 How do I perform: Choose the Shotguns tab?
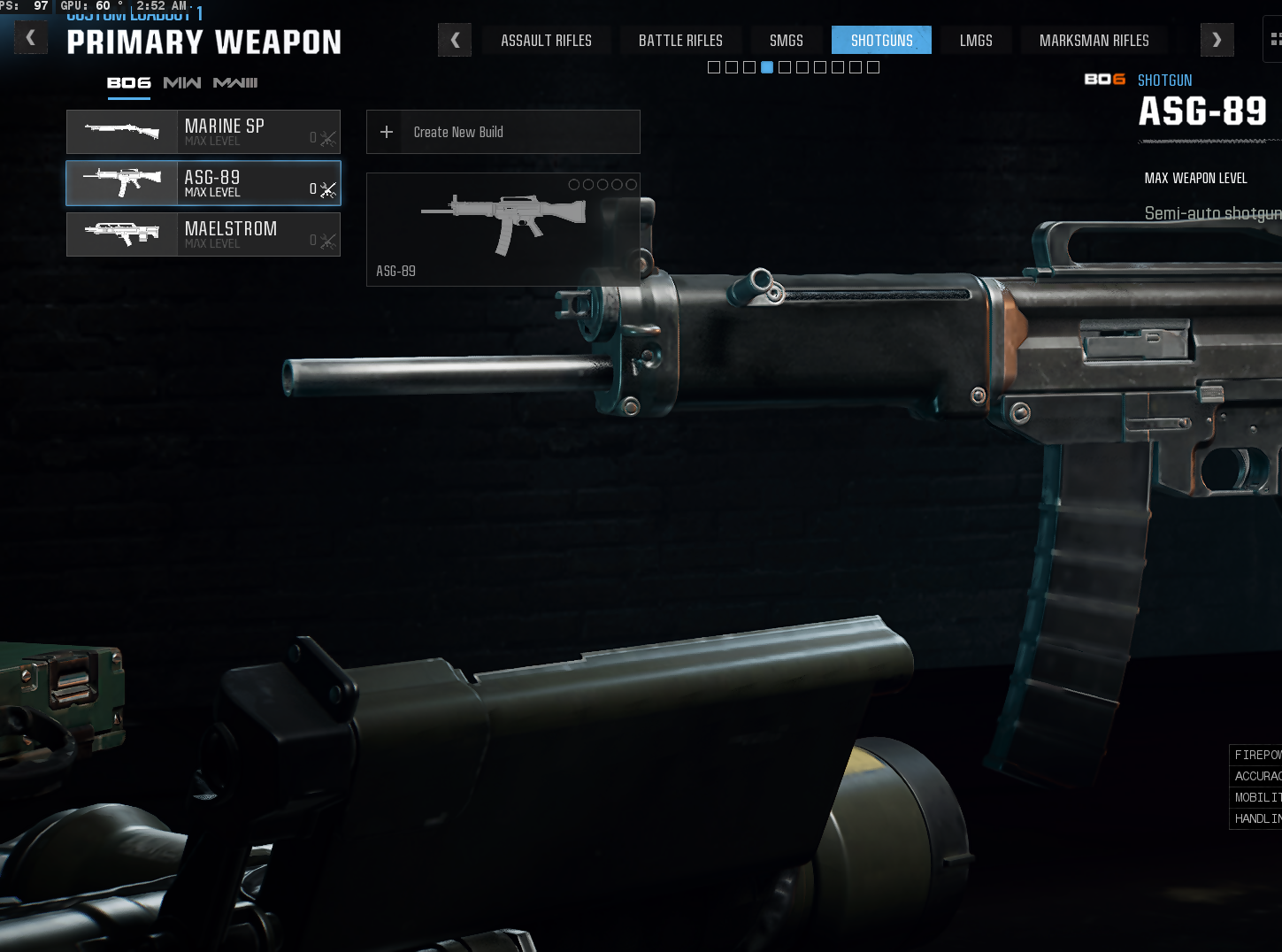[881, 41]
